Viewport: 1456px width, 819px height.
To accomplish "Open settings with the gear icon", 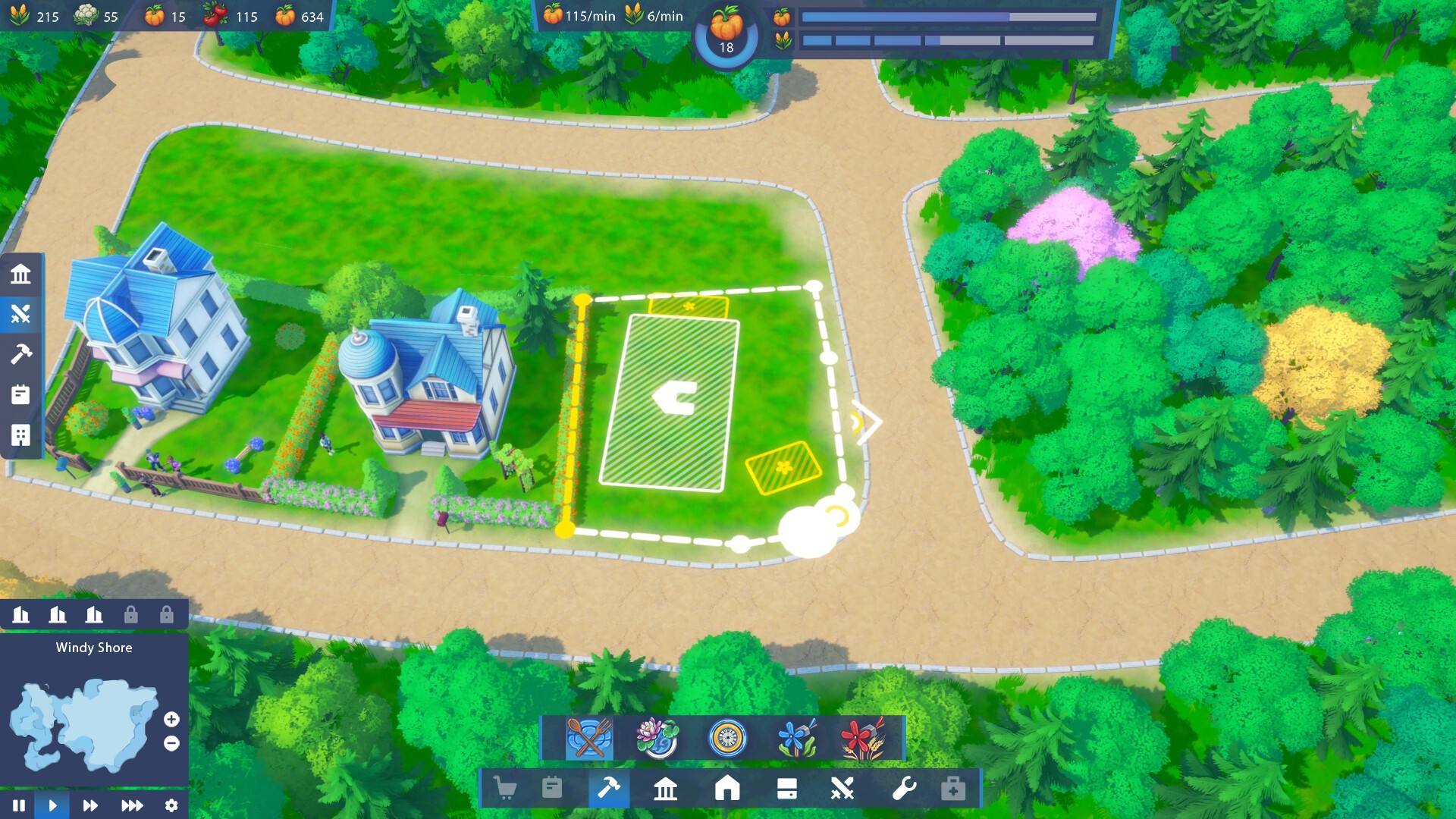I will click(x=171, y=805).
